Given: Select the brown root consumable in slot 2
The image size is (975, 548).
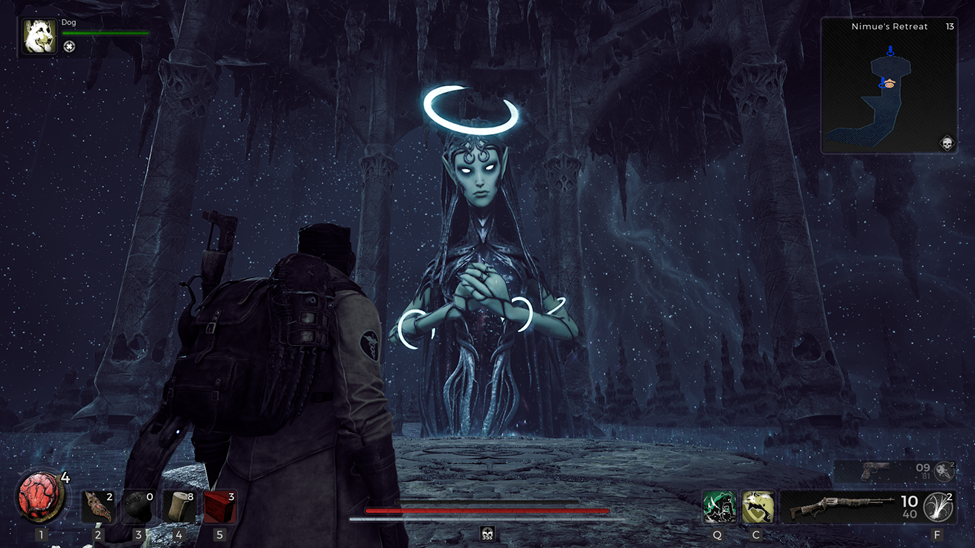Looking at the screenshot, I should coord(98,506).
